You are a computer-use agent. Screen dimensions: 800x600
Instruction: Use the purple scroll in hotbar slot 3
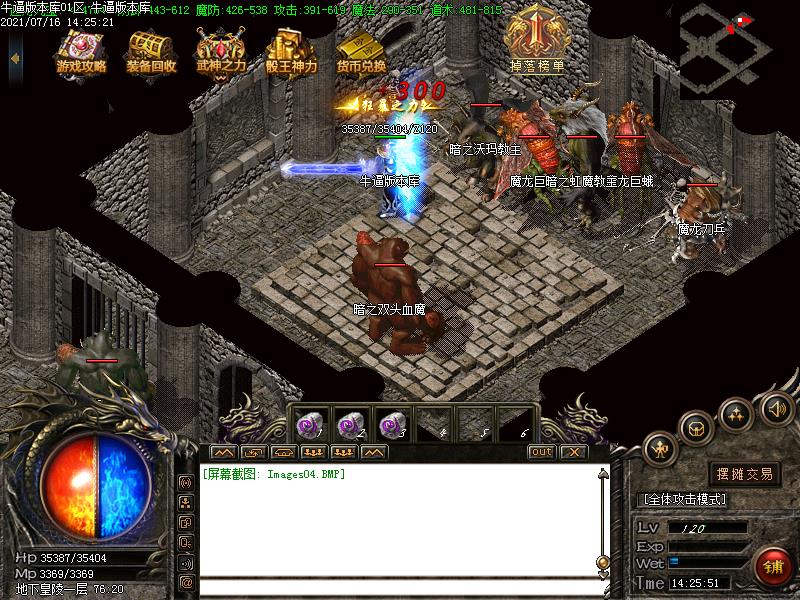389,424
